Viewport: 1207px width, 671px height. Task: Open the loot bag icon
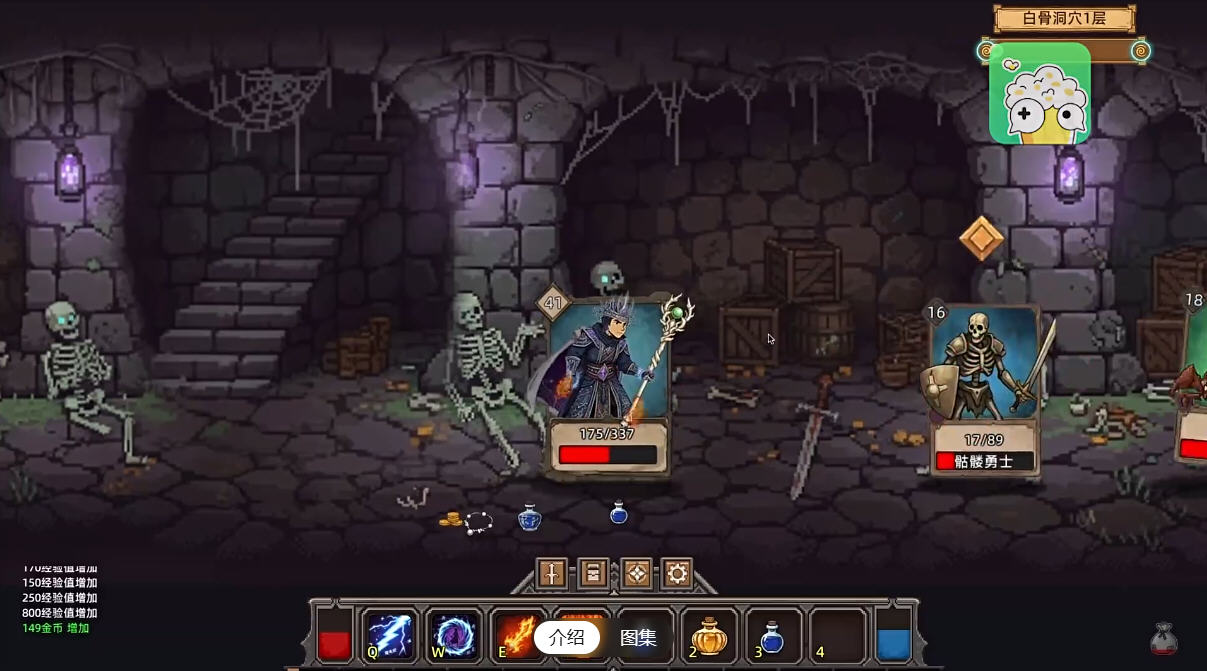click(1163, 639)
